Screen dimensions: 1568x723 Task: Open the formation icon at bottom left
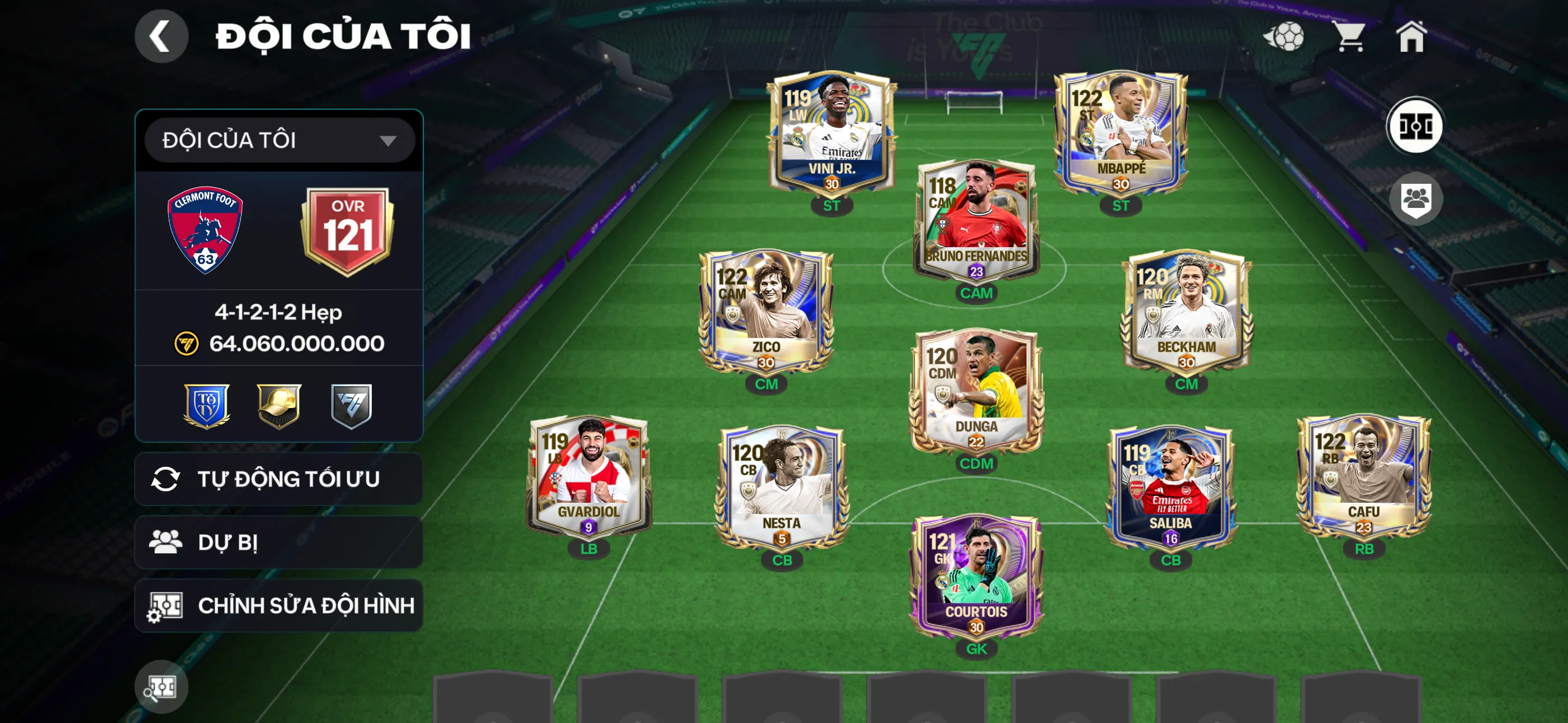[161, 687]
